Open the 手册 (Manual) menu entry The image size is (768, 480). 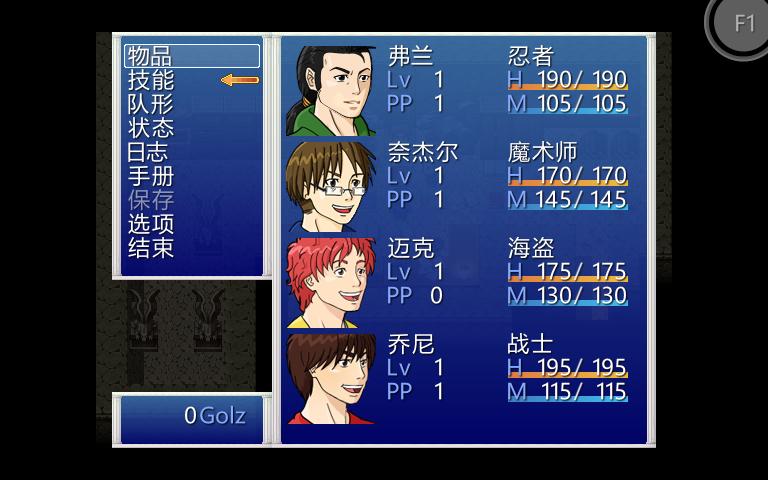click(x=151, y=176)
